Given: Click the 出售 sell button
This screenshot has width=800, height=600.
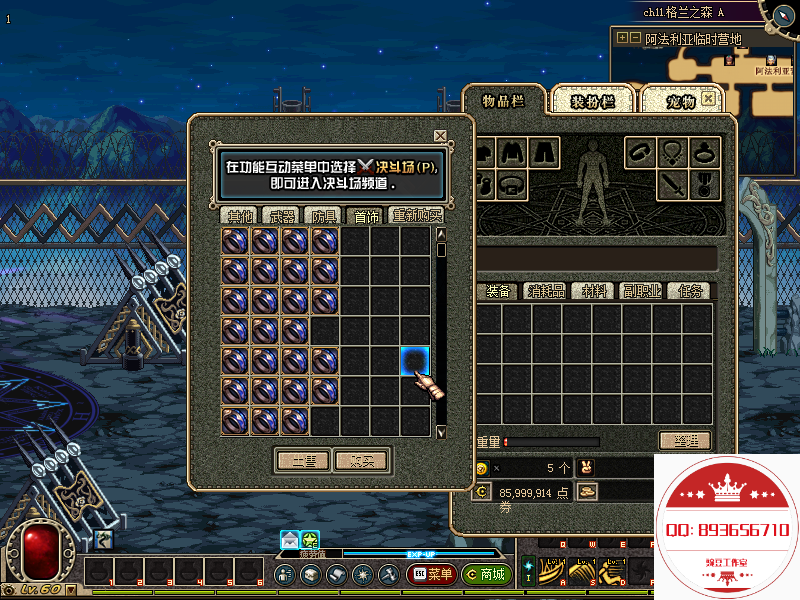Looking at the screenshot, I should pos(302,461).
